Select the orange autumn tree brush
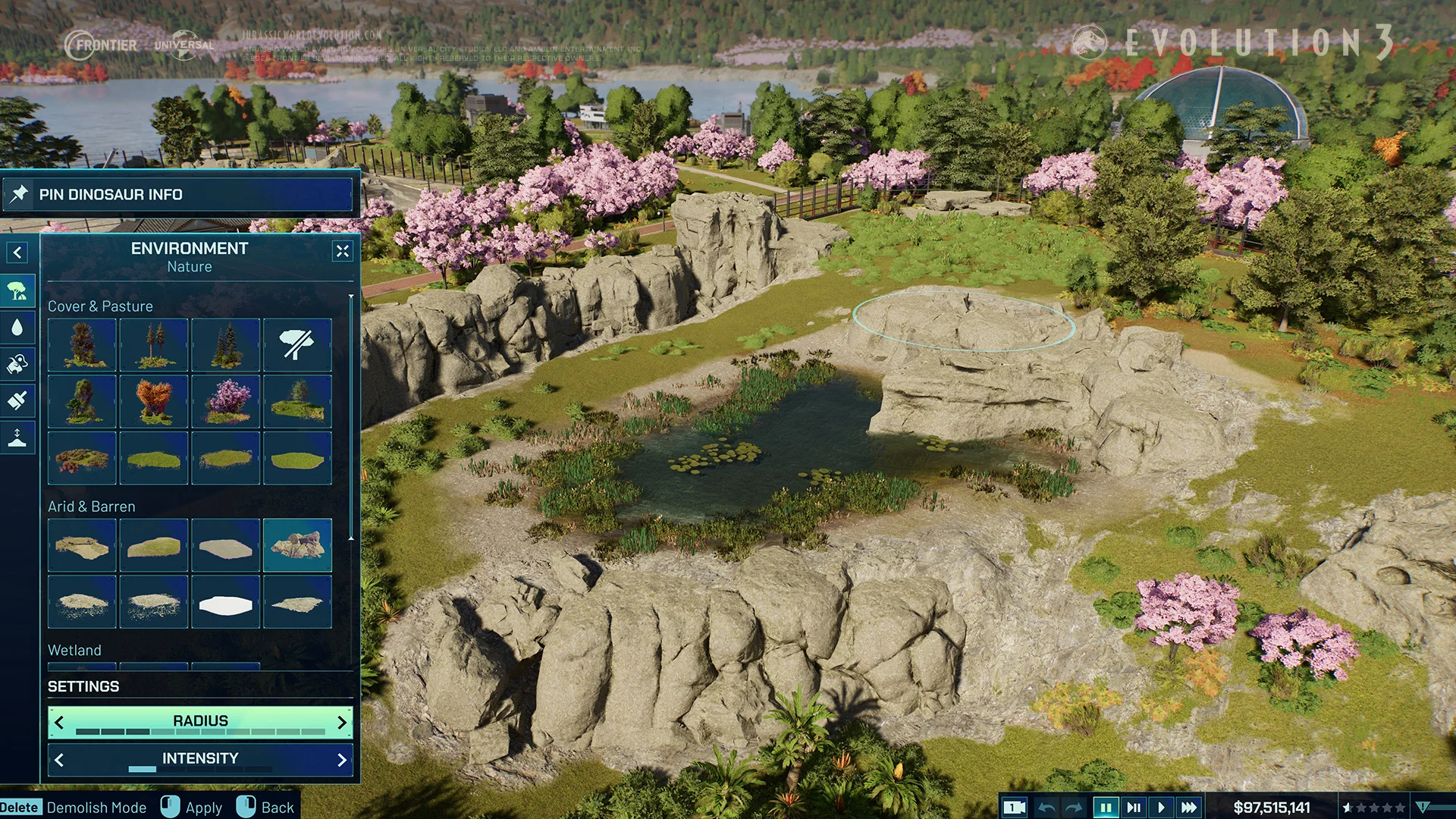The height and width of the screenshot is (819, 1456). pos(154,401)
